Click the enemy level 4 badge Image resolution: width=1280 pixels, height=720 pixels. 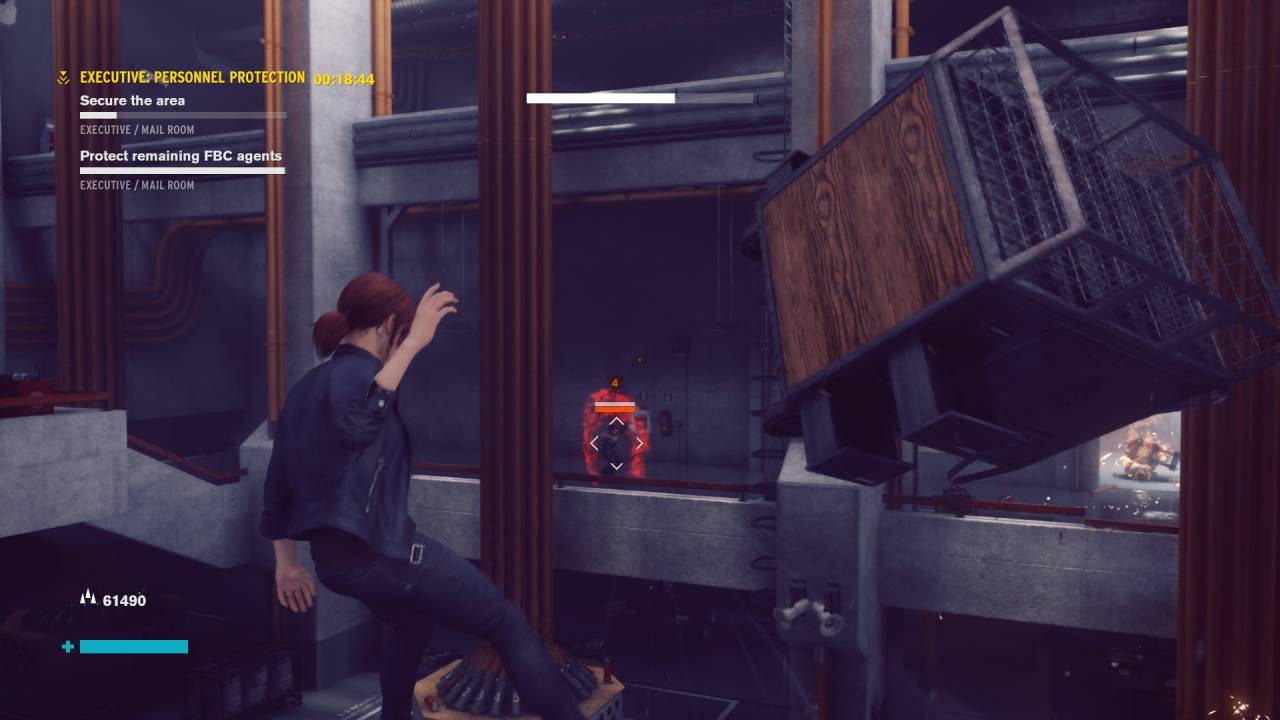(x=613, y=382)
